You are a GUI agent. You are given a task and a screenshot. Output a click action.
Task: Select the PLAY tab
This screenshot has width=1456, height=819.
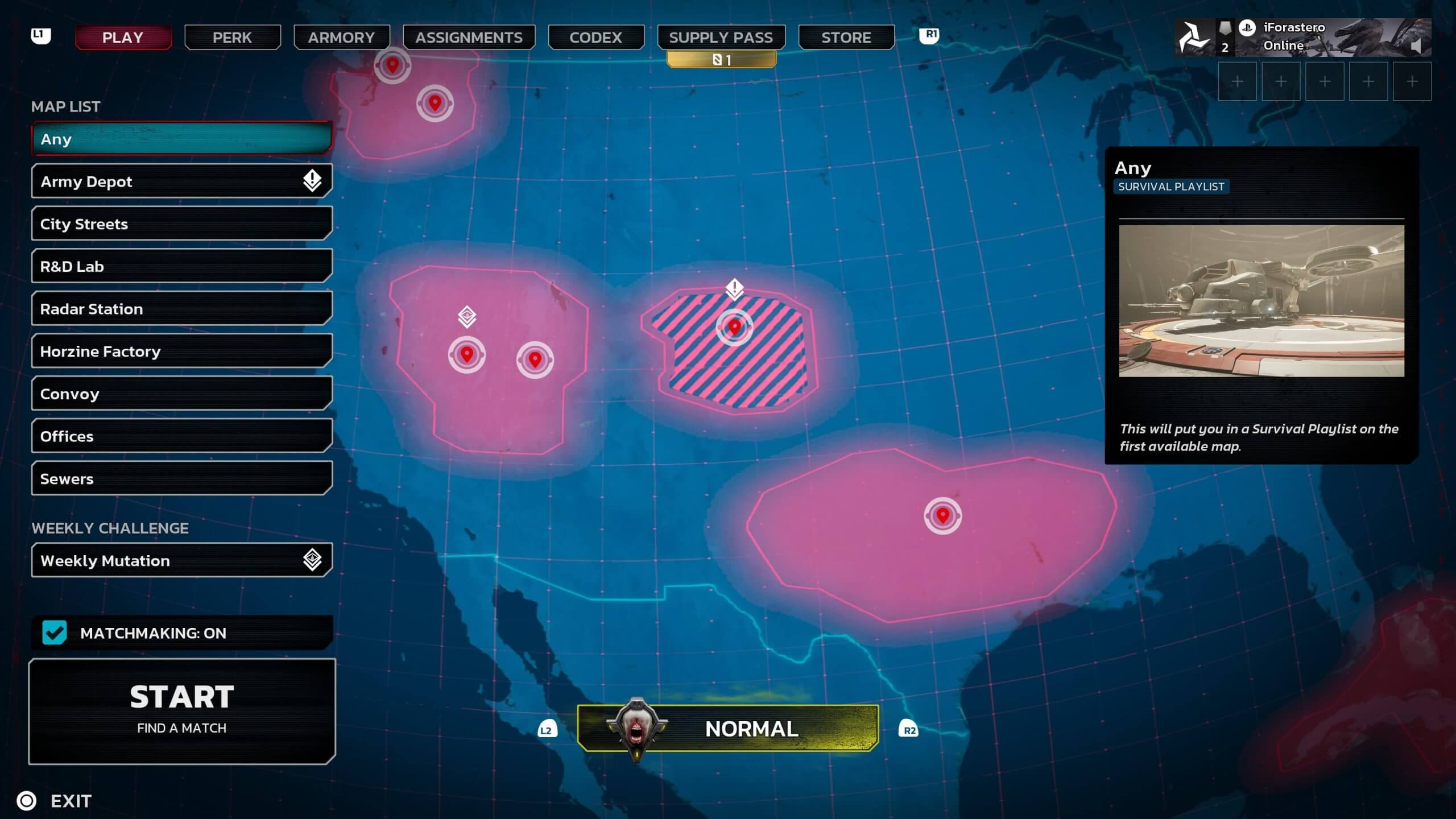point(123,38)
